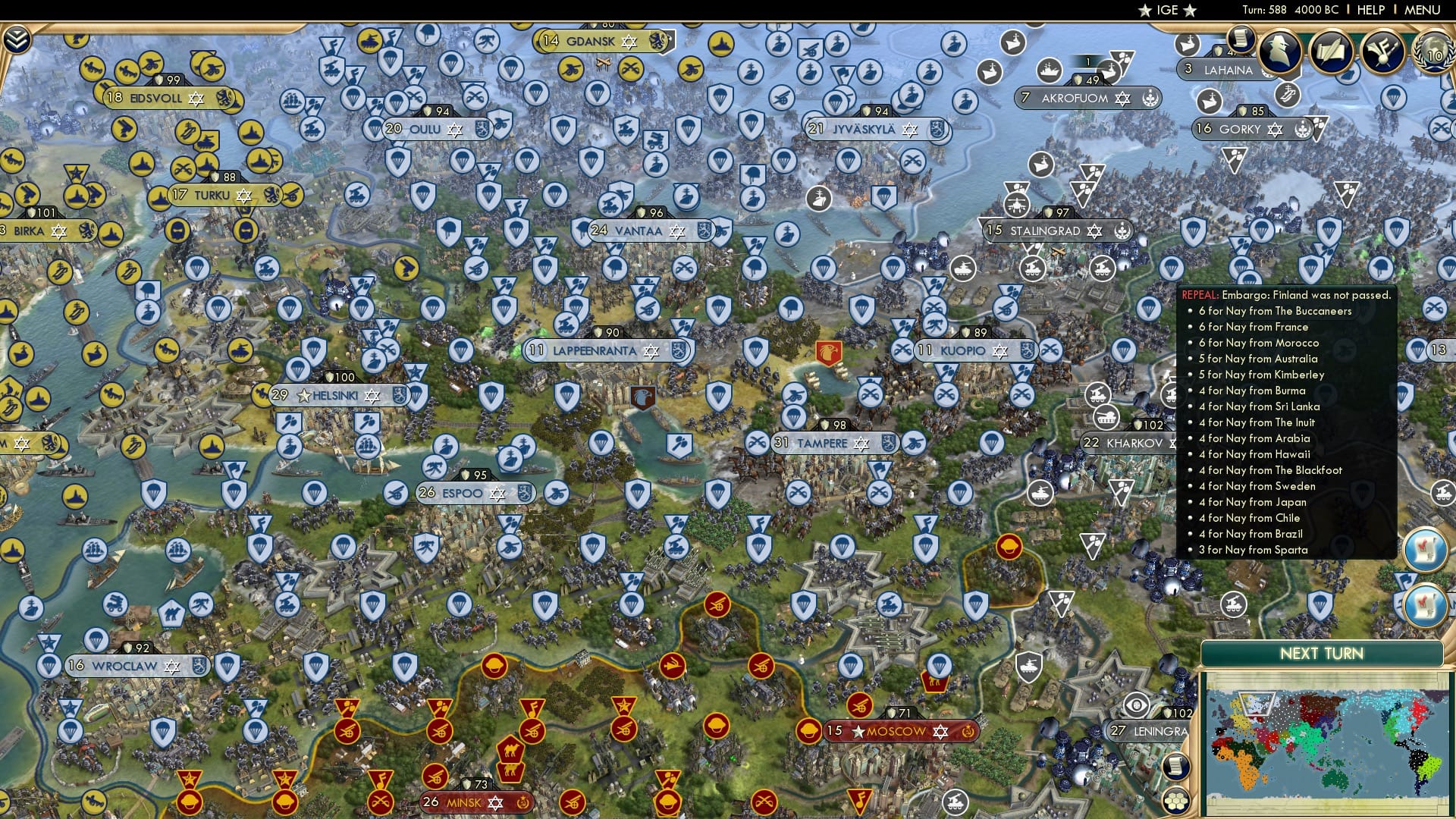Select the Moscow city banner
Viewport: 1456px width, 819px height.
point(899,732)
